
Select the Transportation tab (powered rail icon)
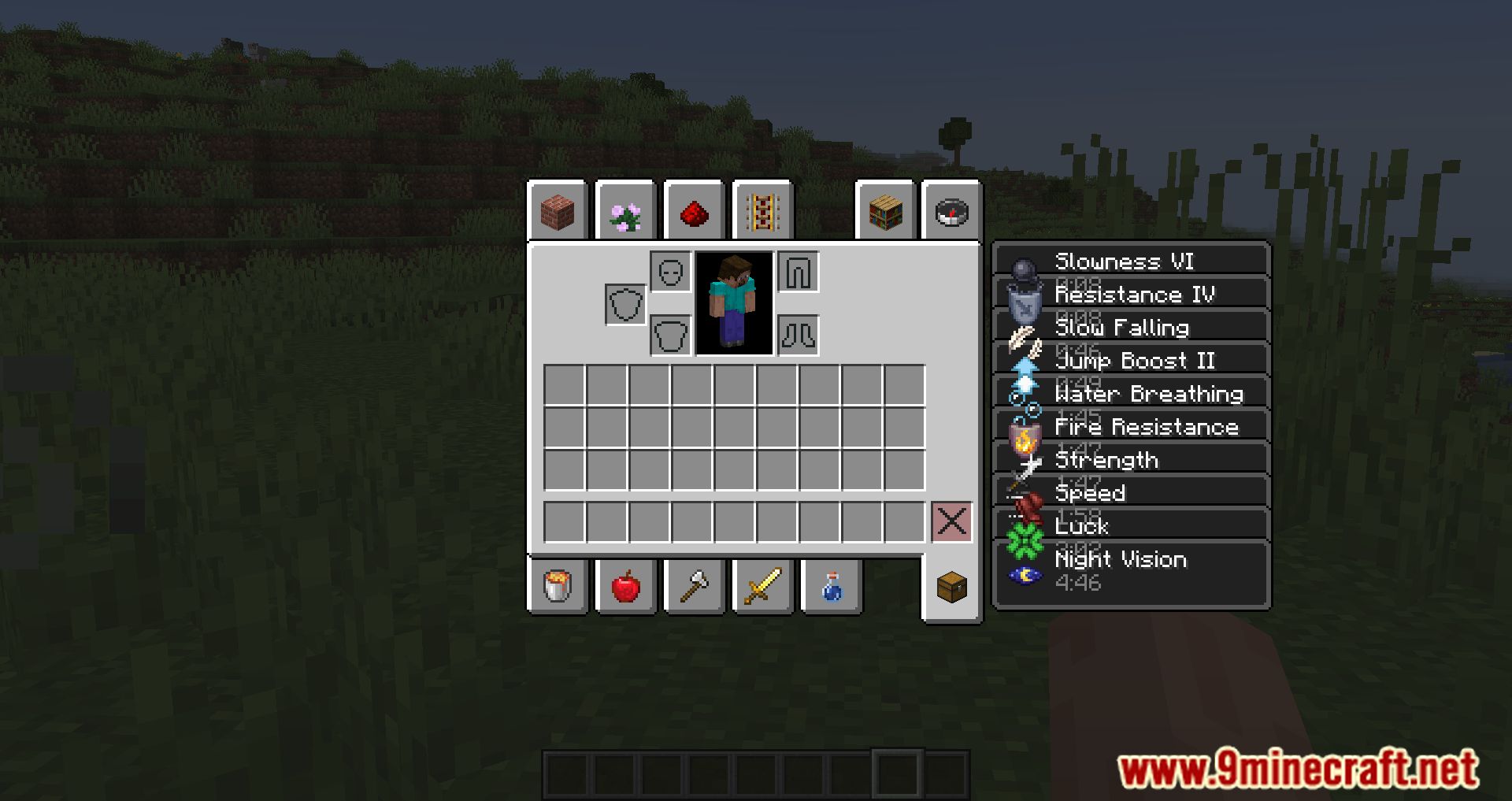tap(762, 213)
